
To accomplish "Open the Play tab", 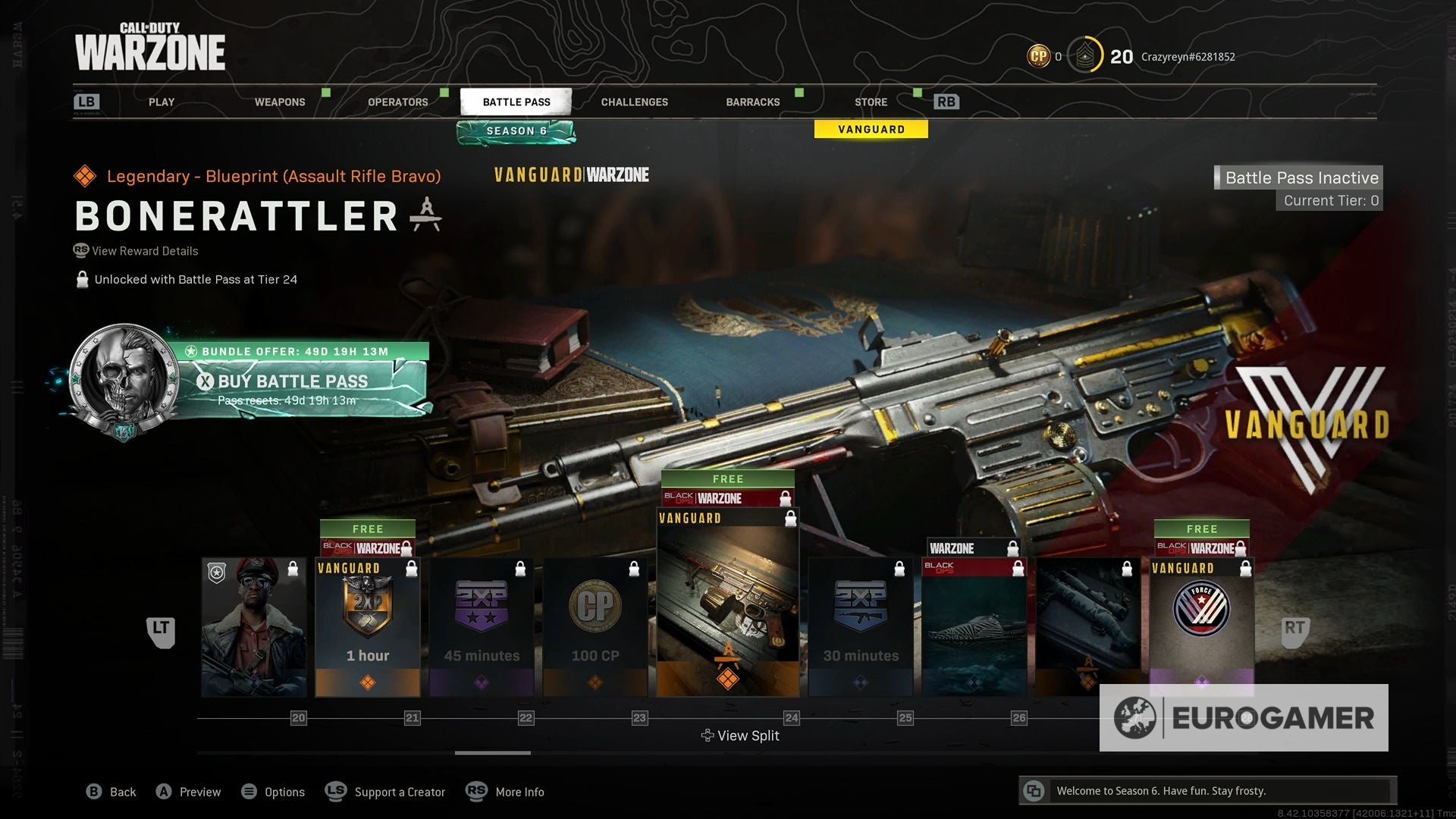I will pyautogui.click(x=162, y=102).
